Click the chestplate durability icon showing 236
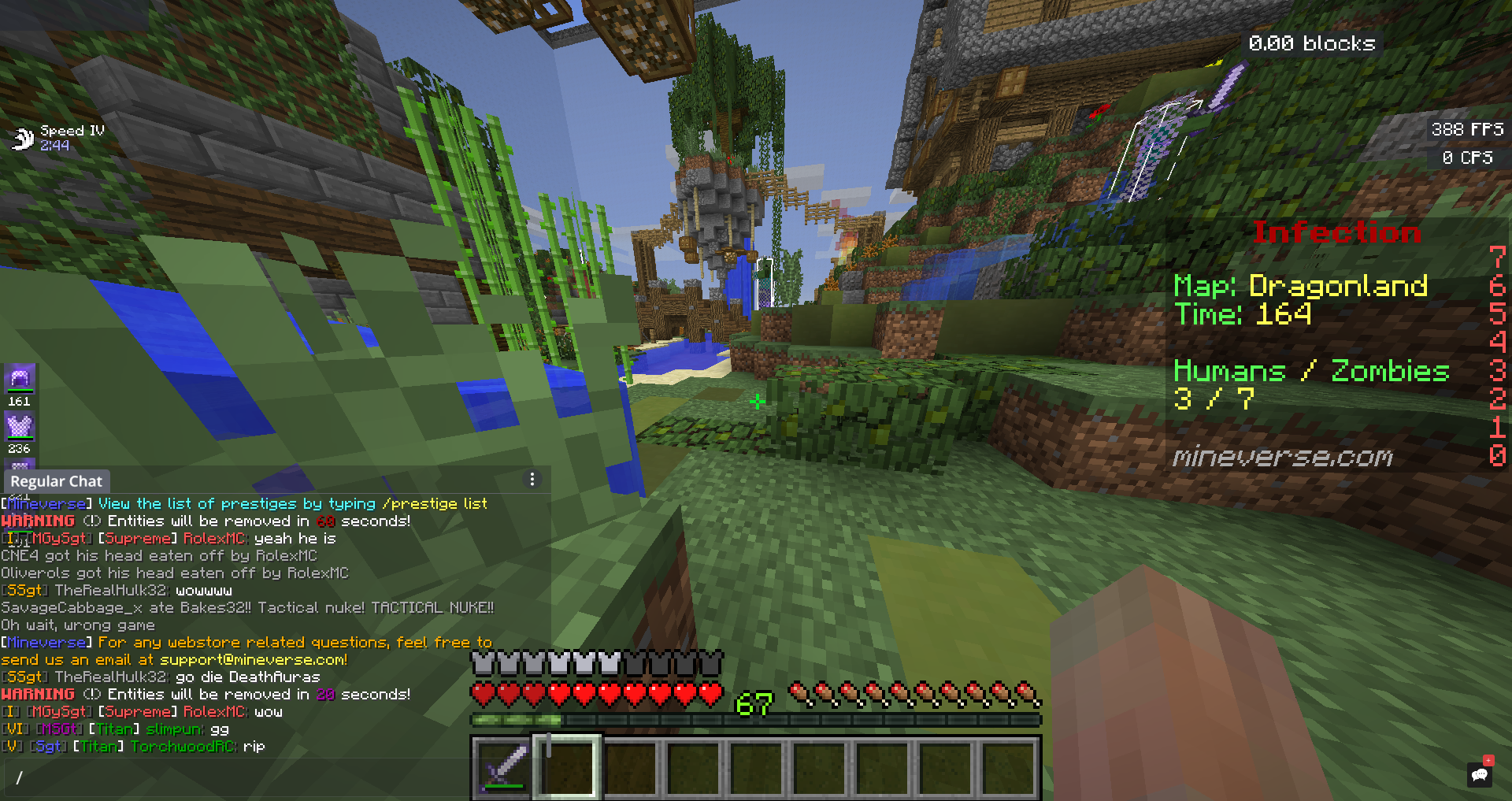Screen dimensions: 1512x801 click(20, 427)
